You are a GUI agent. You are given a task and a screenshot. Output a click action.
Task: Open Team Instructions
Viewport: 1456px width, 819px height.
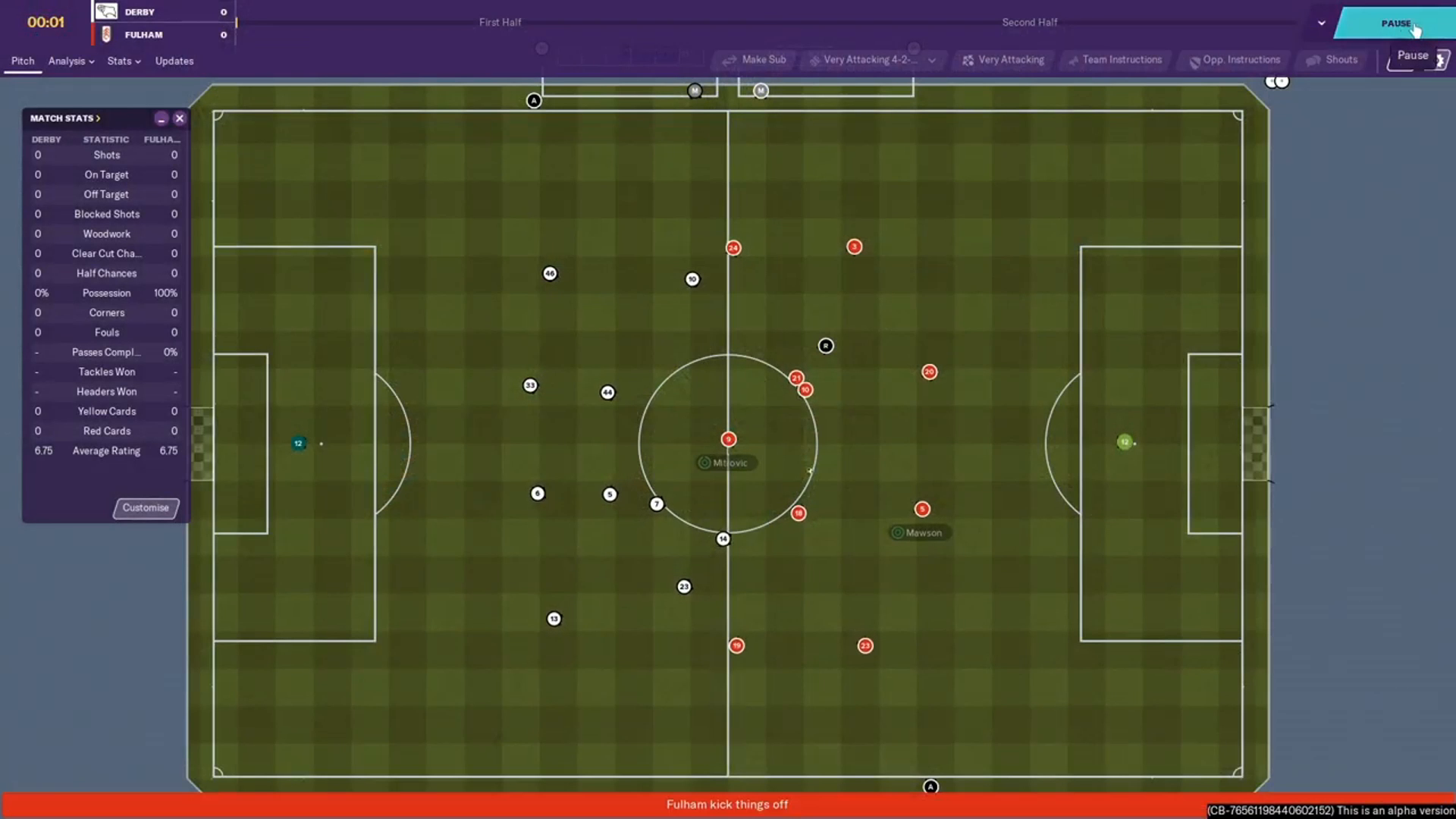pyautogui.click(x=1115, y=60)
